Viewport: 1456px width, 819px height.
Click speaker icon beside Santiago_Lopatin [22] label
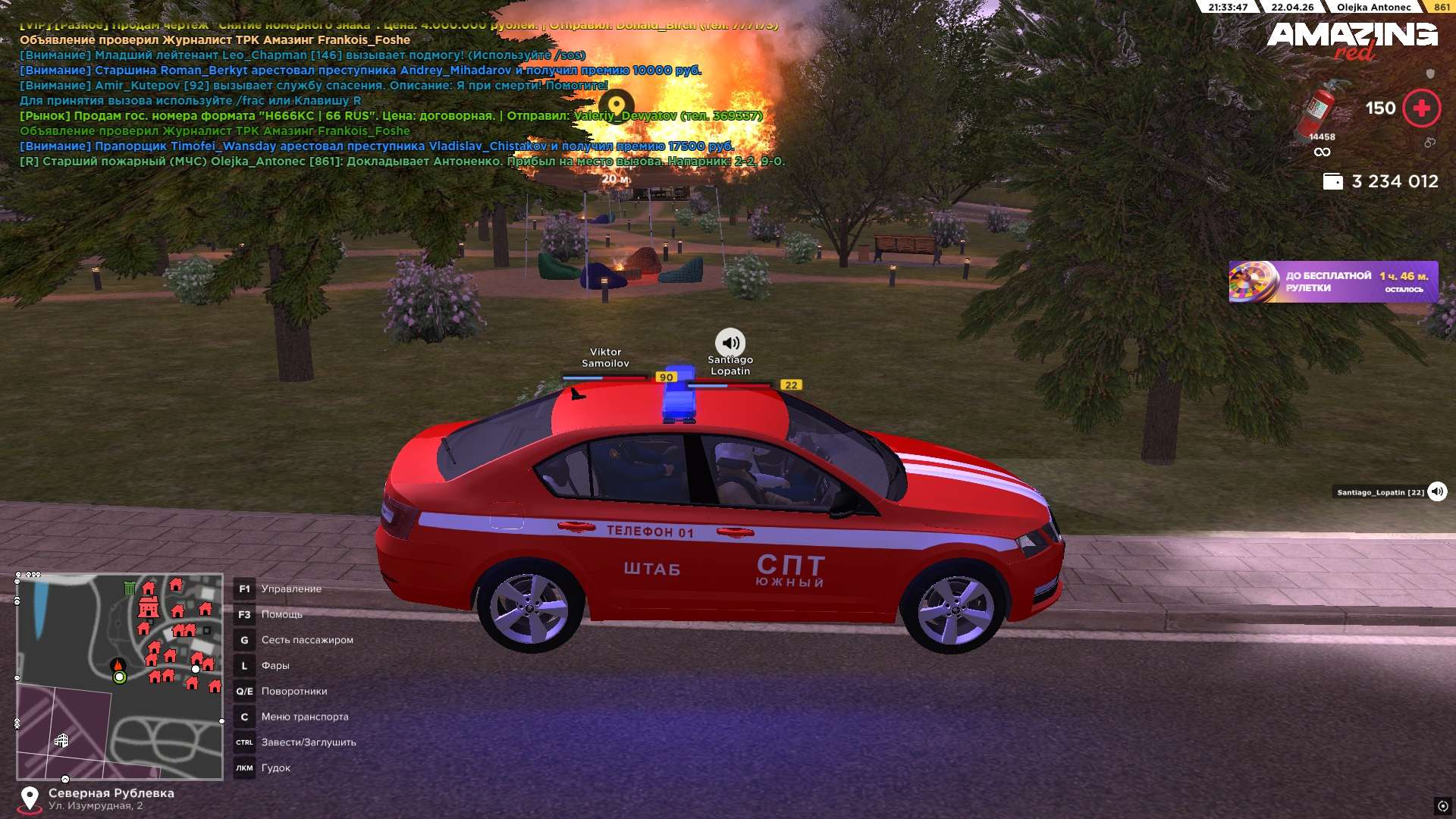tap(1436, 492)
